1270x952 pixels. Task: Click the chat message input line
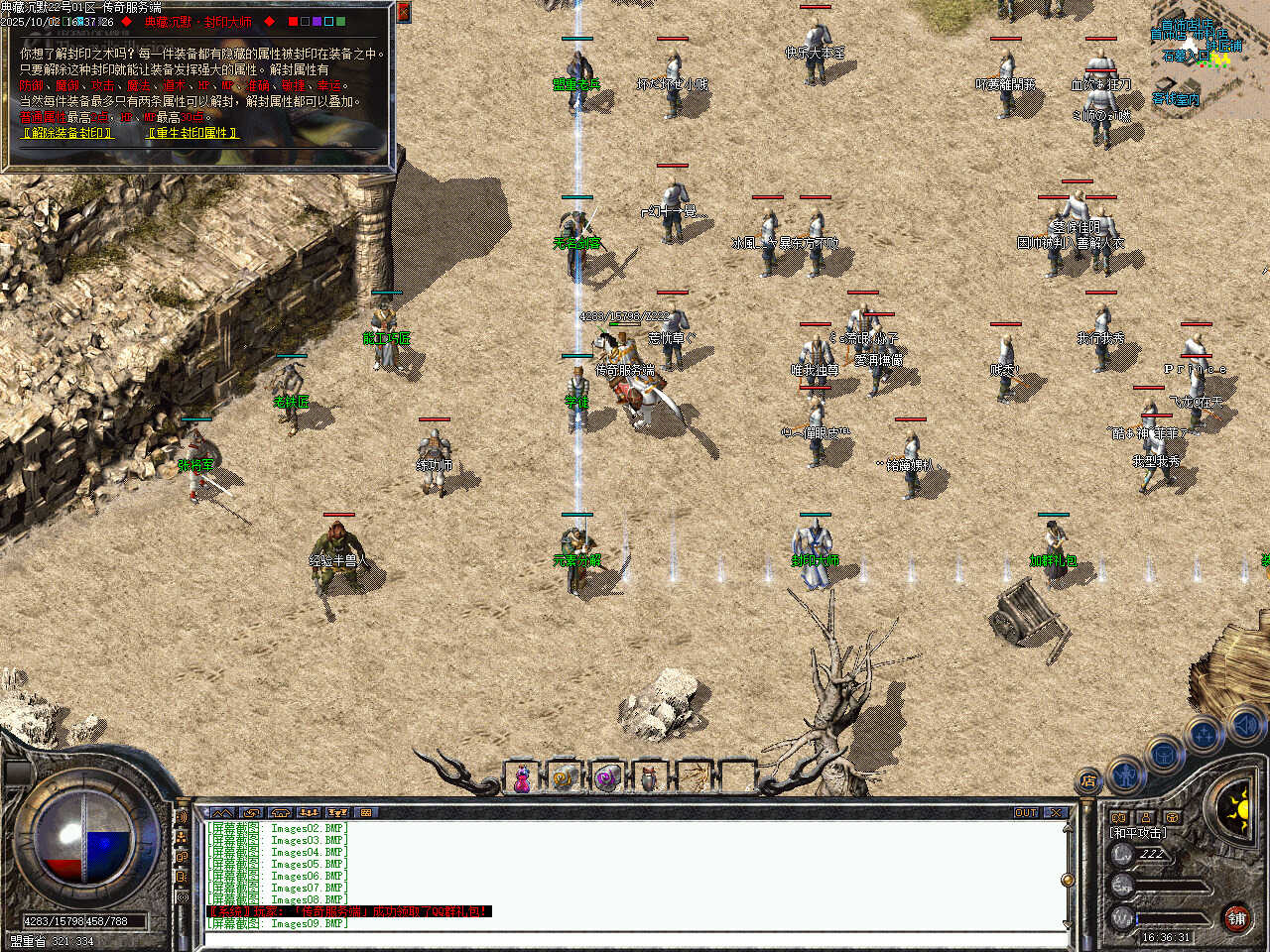(635, 938)
